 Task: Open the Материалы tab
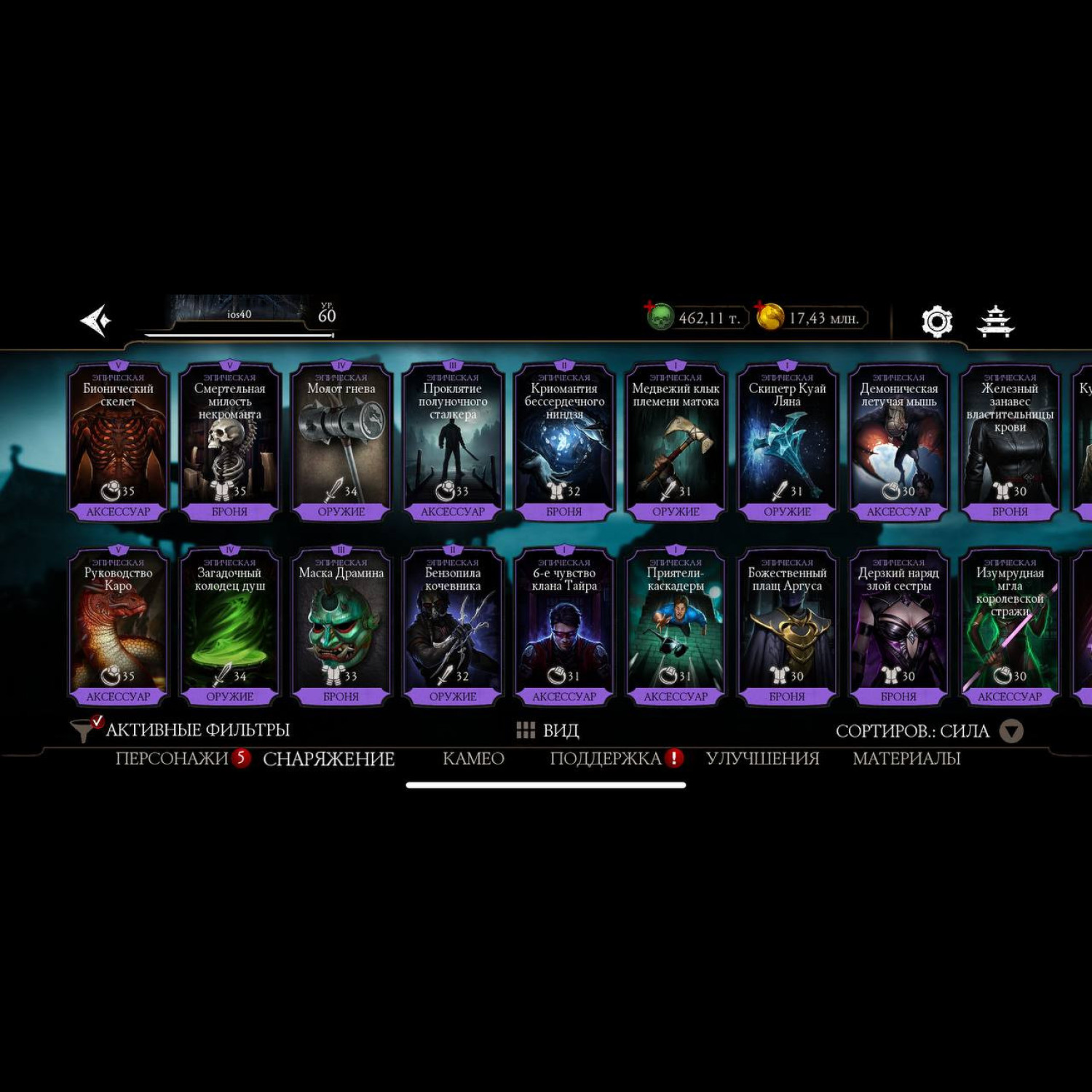906,759
